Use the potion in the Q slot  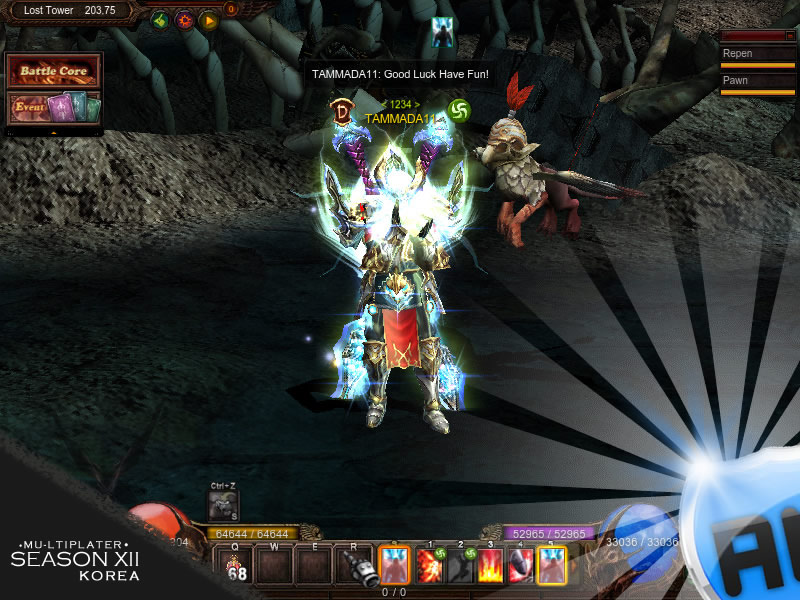point(237,566)
